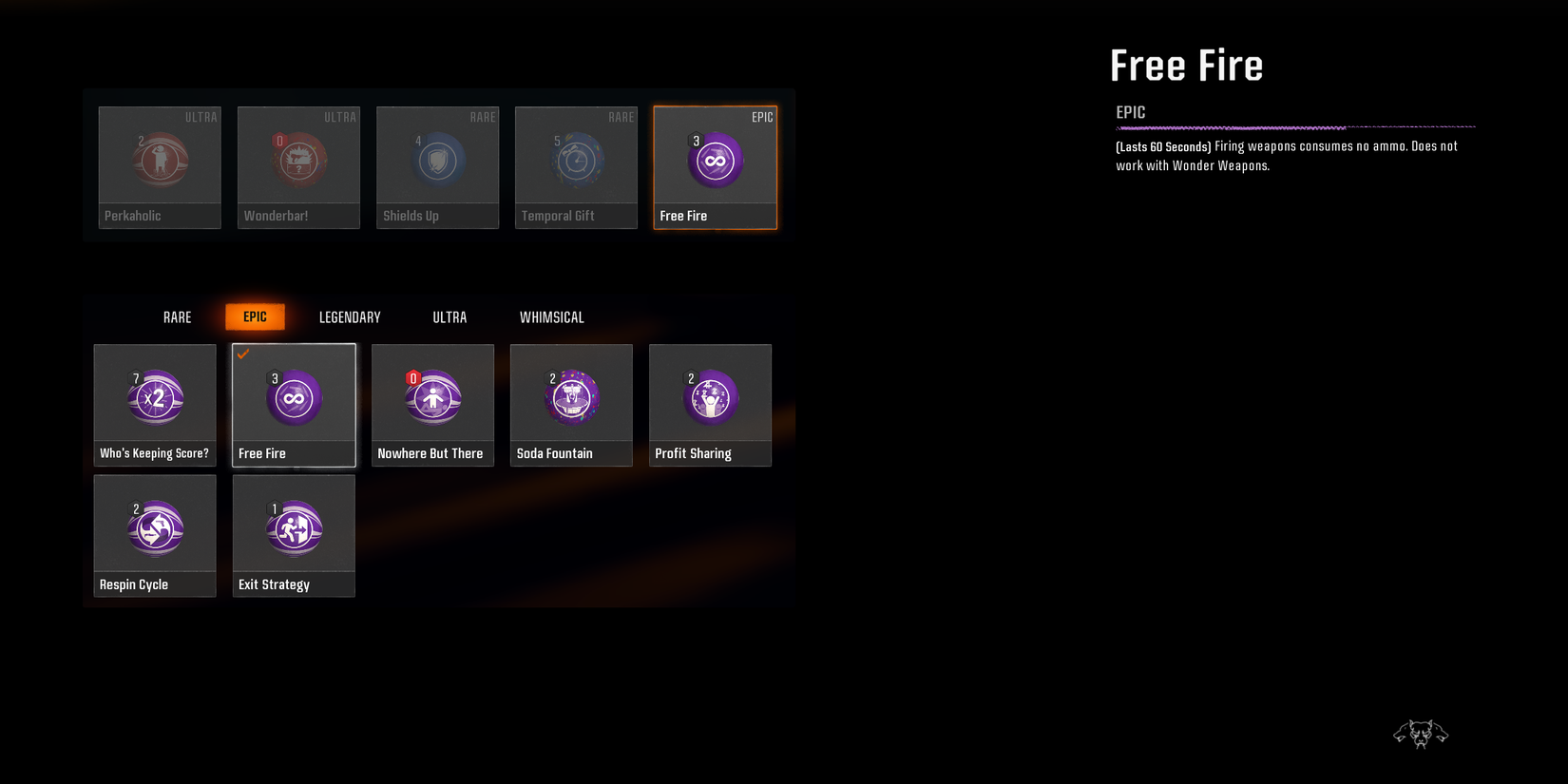Pick the Soda Fountain GobbleGum
This screenshot has height=784, width=1568.
[570, 406]
